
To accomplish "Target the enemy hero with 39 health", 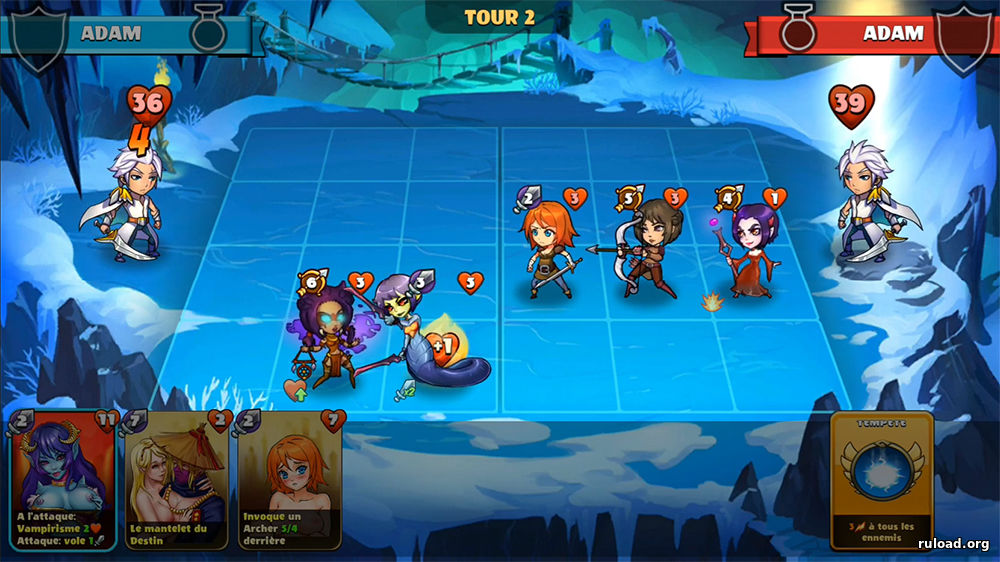I will point(865,200).
